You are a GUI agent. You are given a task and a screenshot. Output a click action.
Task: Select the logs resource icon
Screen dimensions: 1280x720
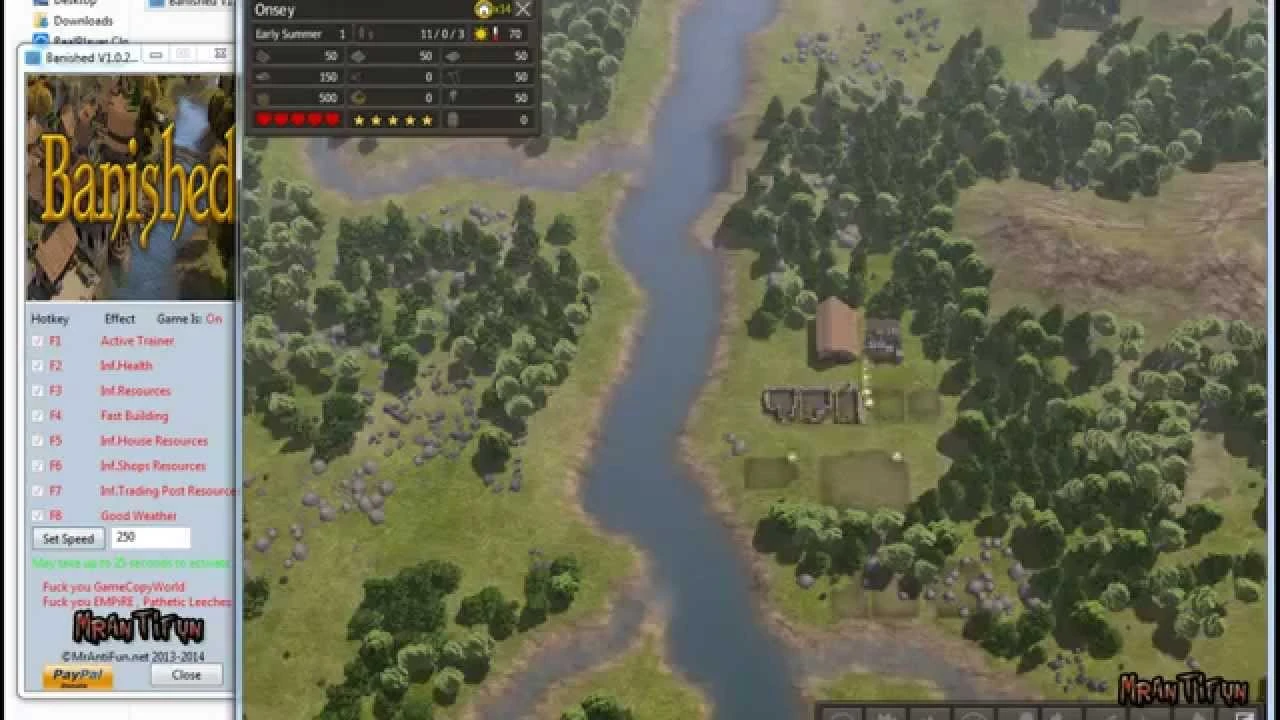261,56
